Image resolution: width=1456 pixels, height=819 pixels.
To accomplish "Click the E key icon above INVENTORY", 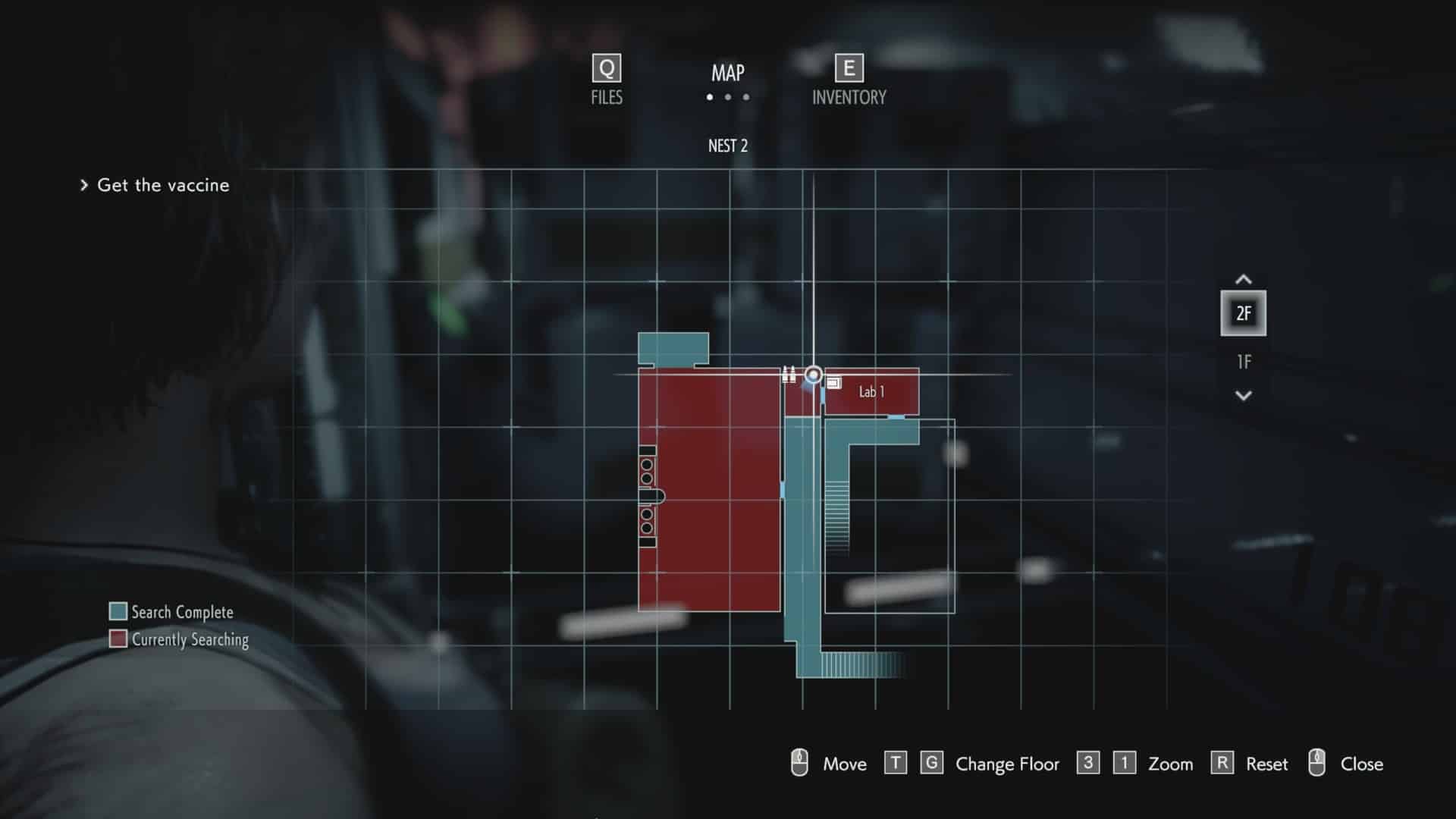I will [x=849, y=69].
